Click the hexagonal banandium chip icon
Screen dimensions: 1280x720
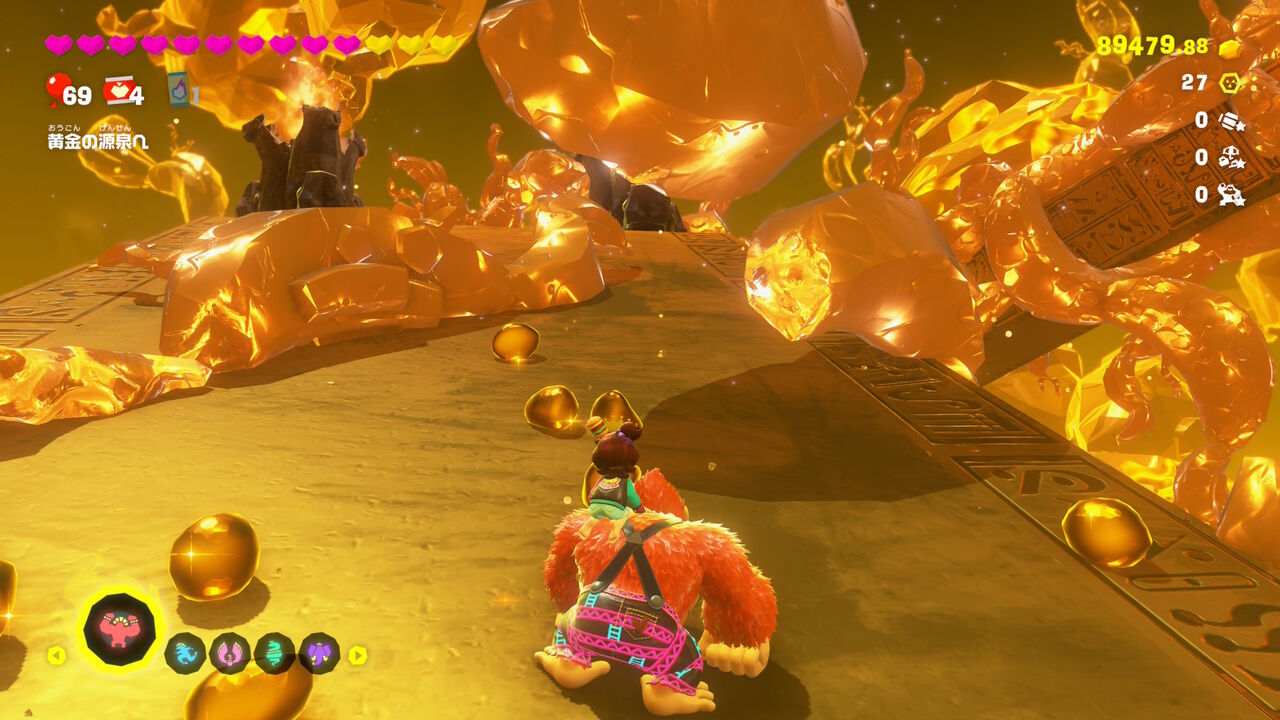pos(1230,83)
